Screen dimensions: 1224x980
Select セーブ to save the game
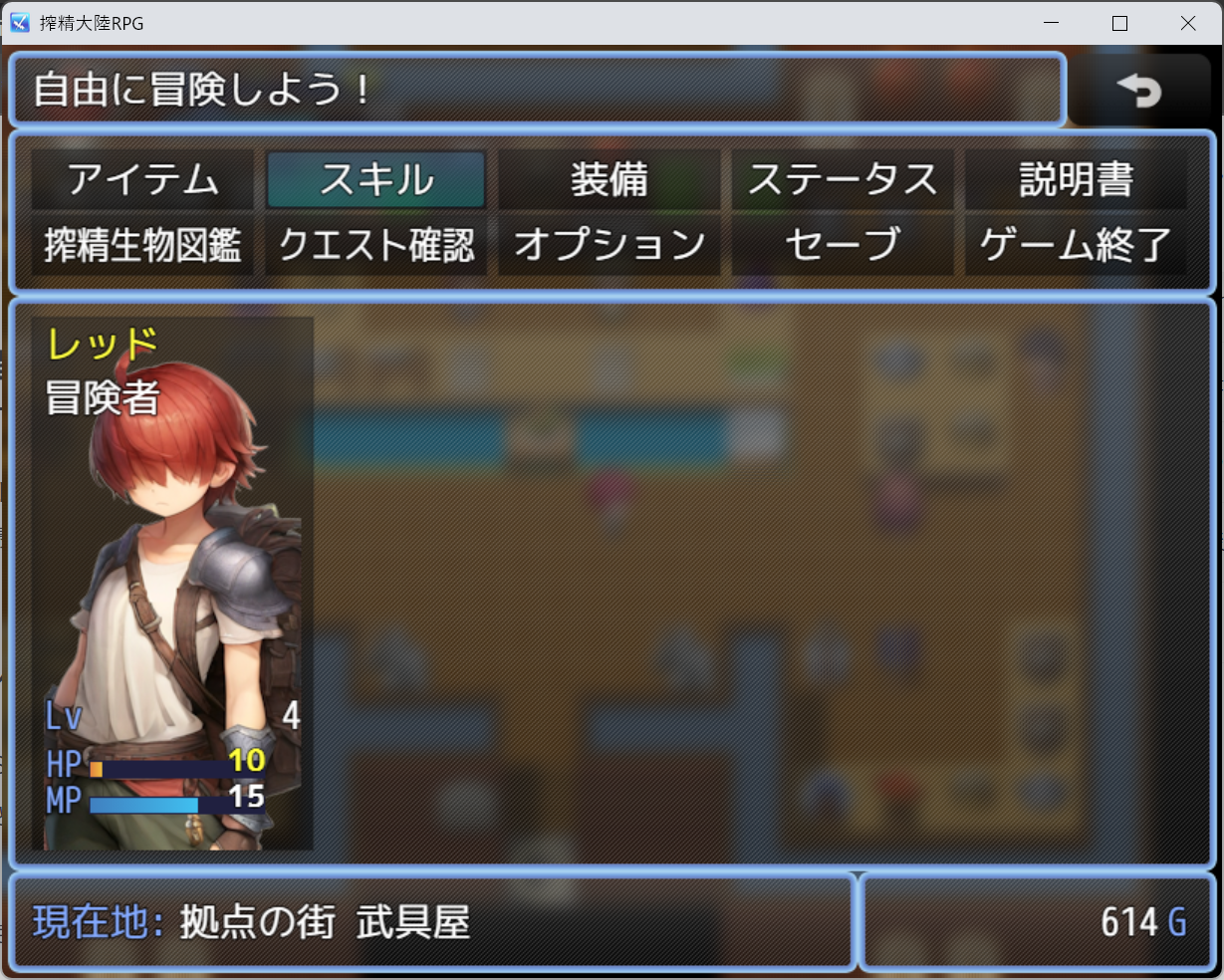pyautogui.click(x=843, y=245)
